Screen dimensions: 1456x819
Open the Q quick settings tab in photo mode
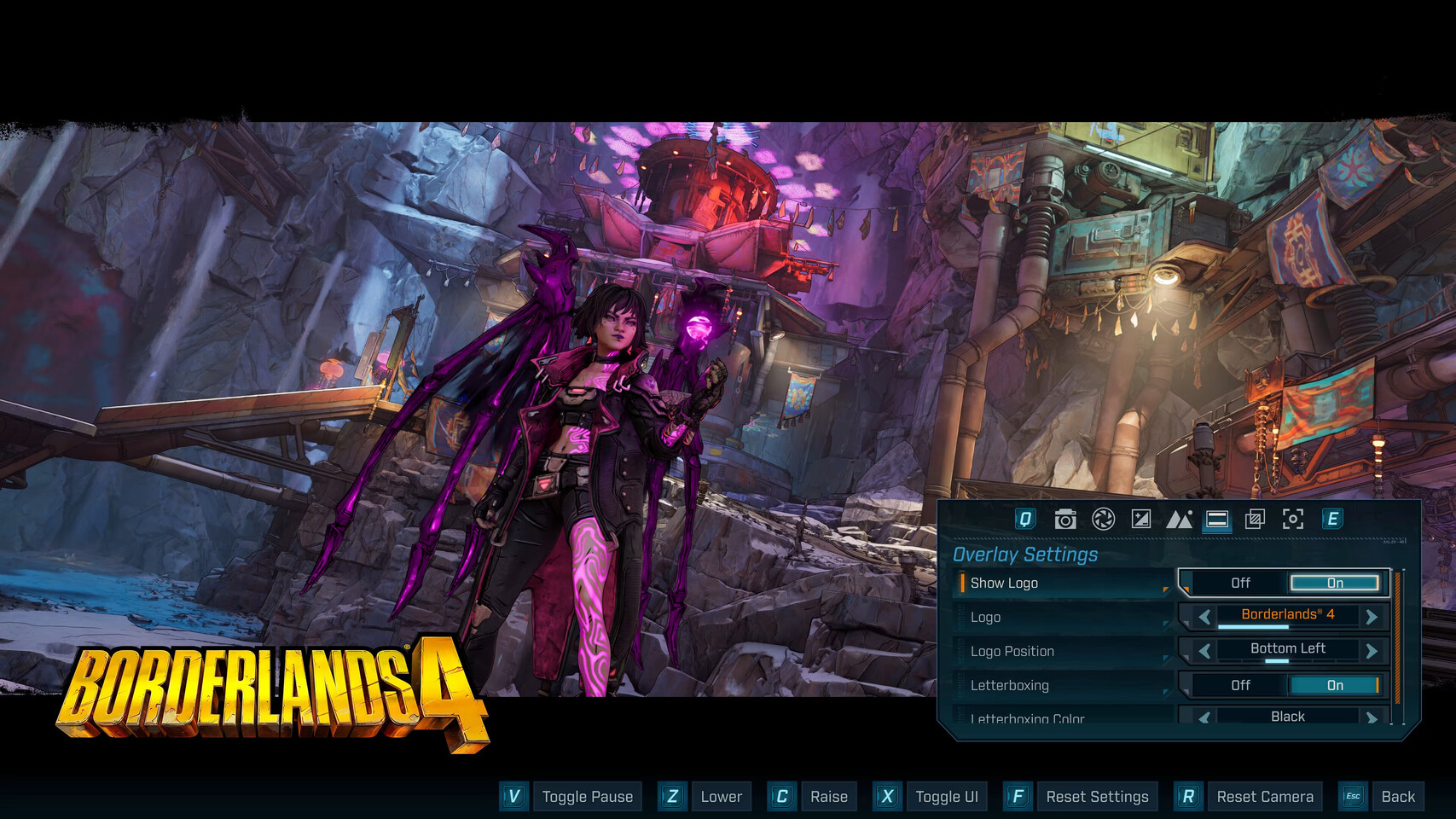click(1026, 519)
